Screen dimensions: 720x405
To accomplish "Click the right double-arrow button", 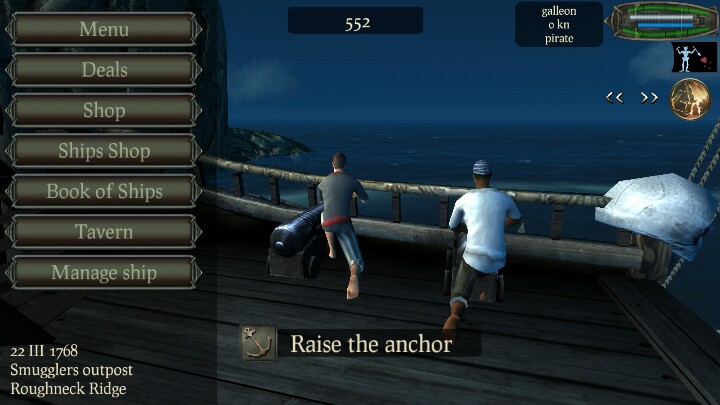I will click(650, 97).
